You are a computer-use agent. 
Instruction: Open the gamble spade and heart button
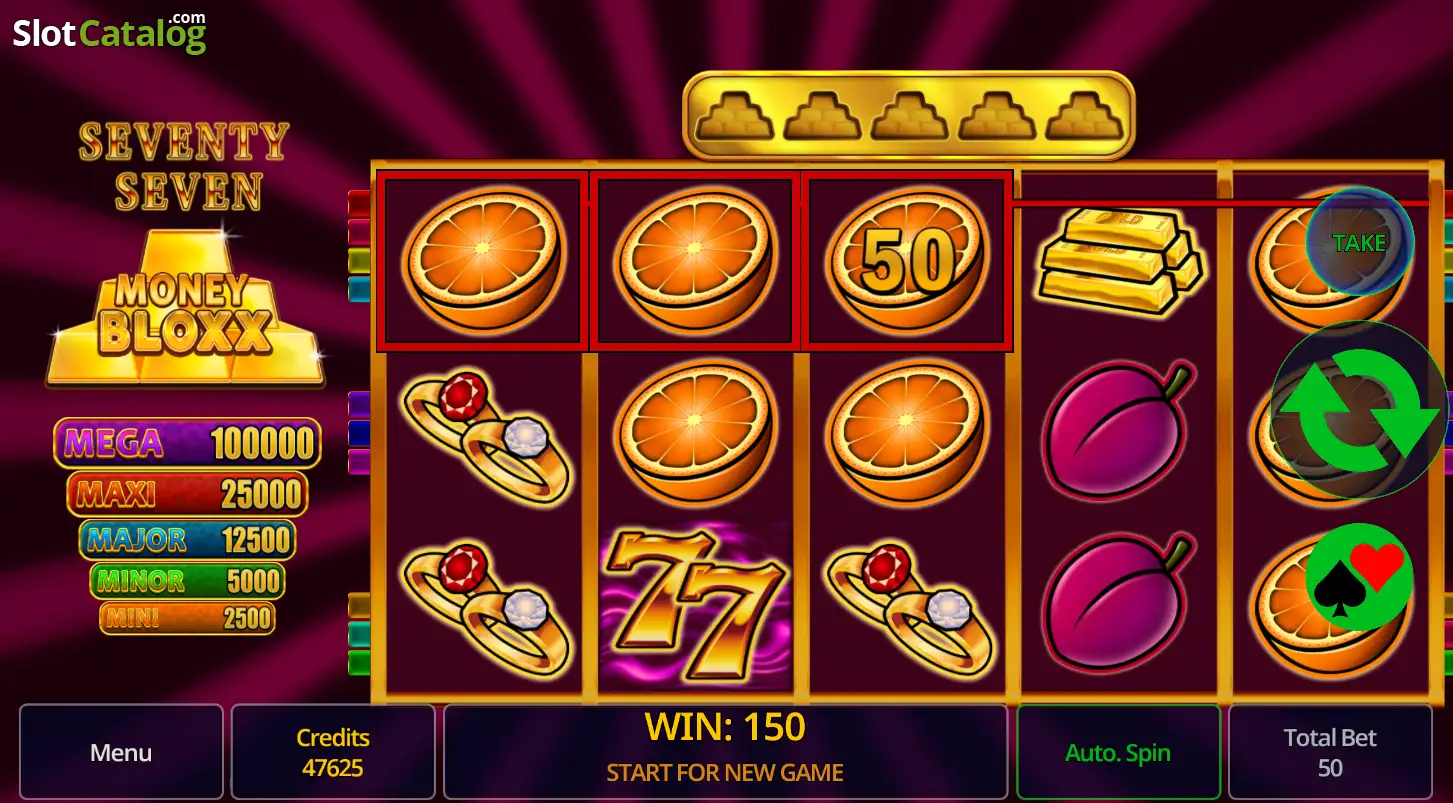click(1359, 577)
